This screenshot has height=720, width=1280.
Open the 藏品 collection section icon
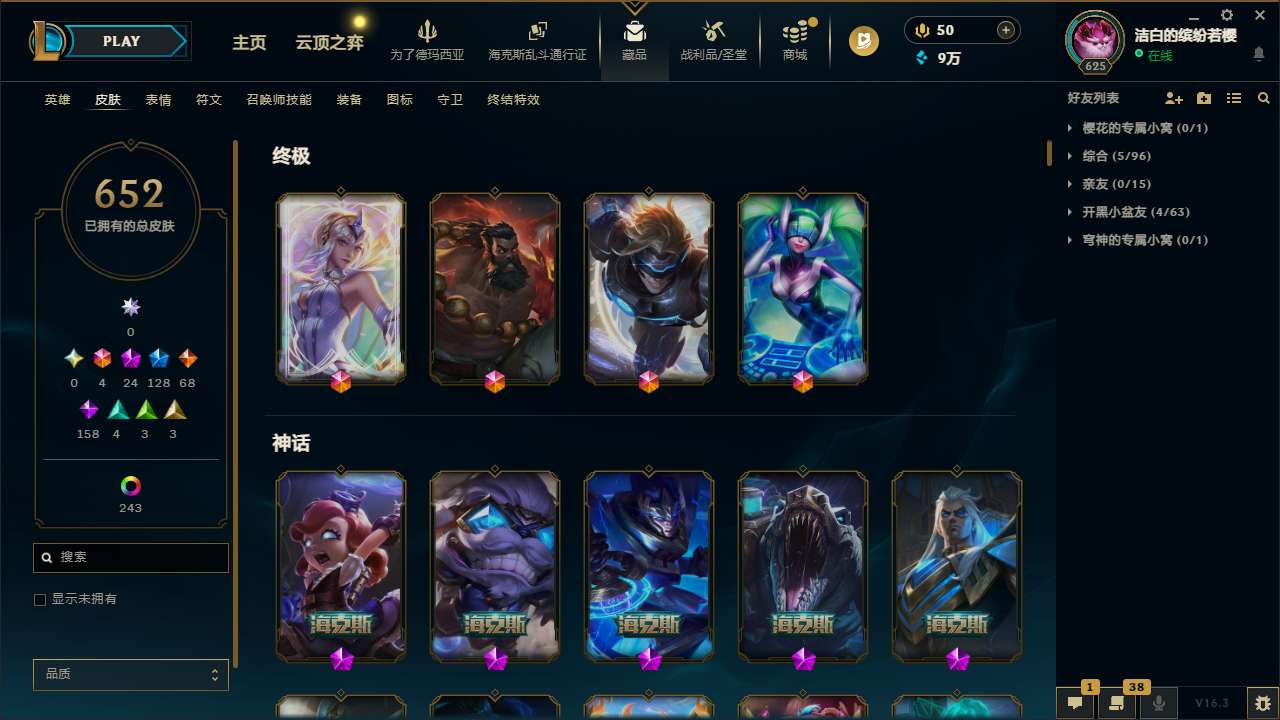coord(635,40)
